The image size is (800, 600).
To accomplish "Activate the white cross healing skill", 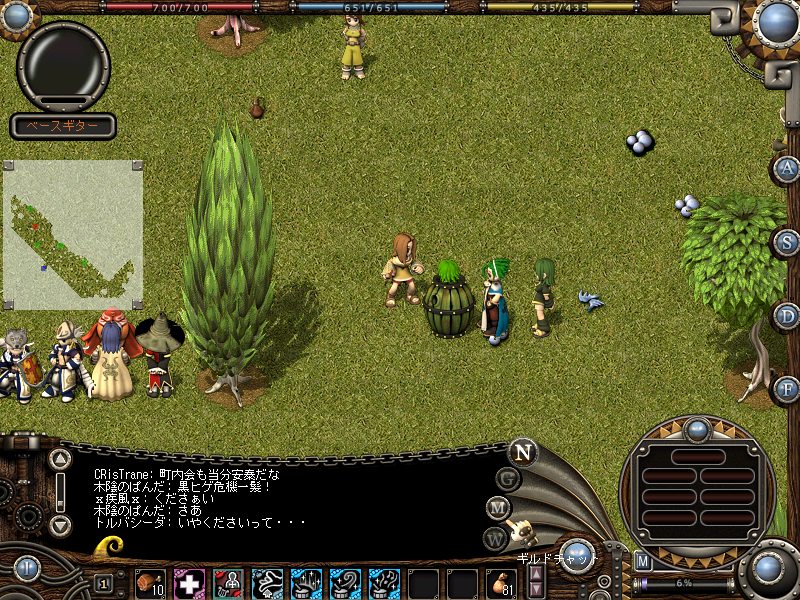I will [189, 582].
